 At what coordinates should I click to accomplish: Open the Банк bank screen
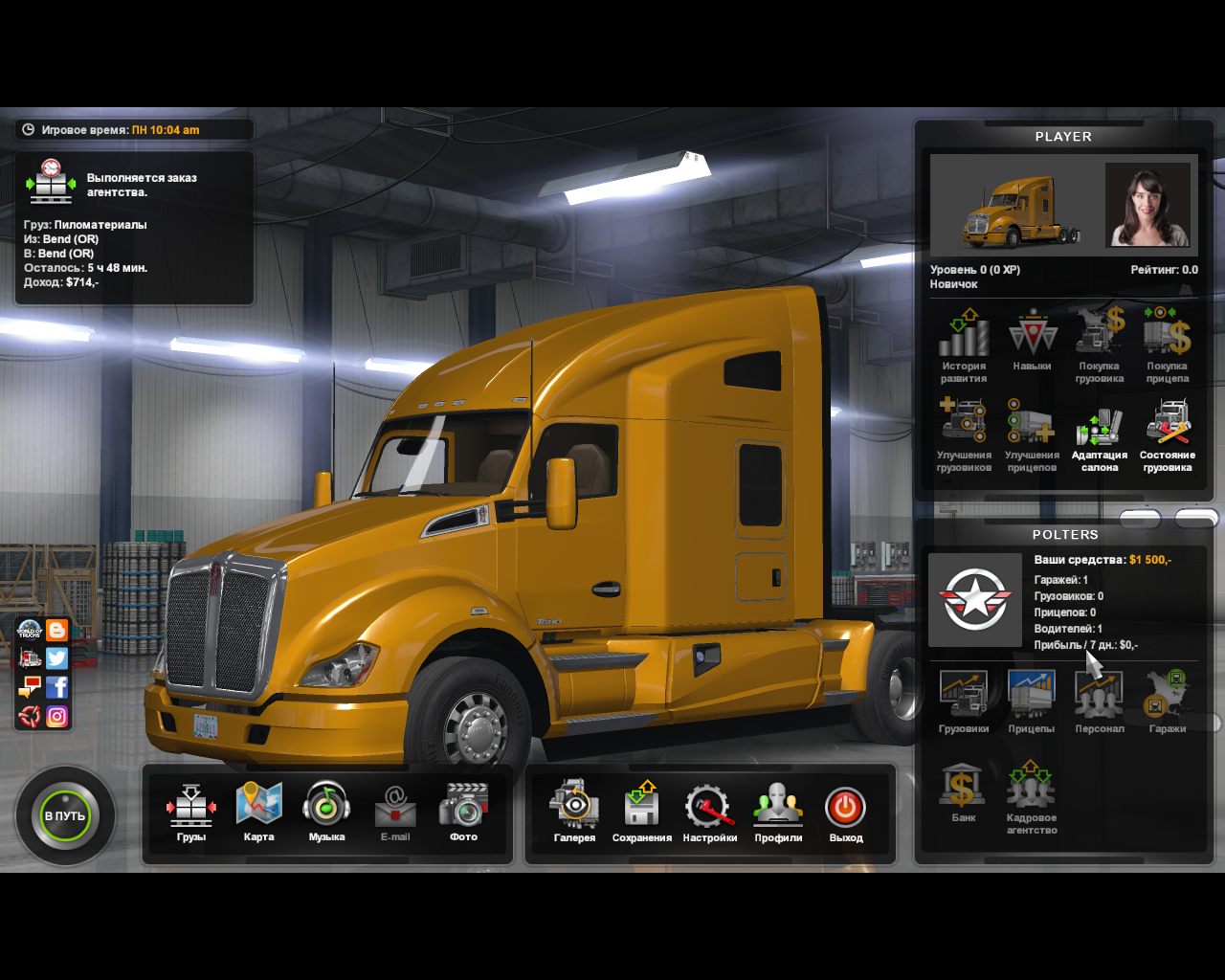tap(963, 791)
